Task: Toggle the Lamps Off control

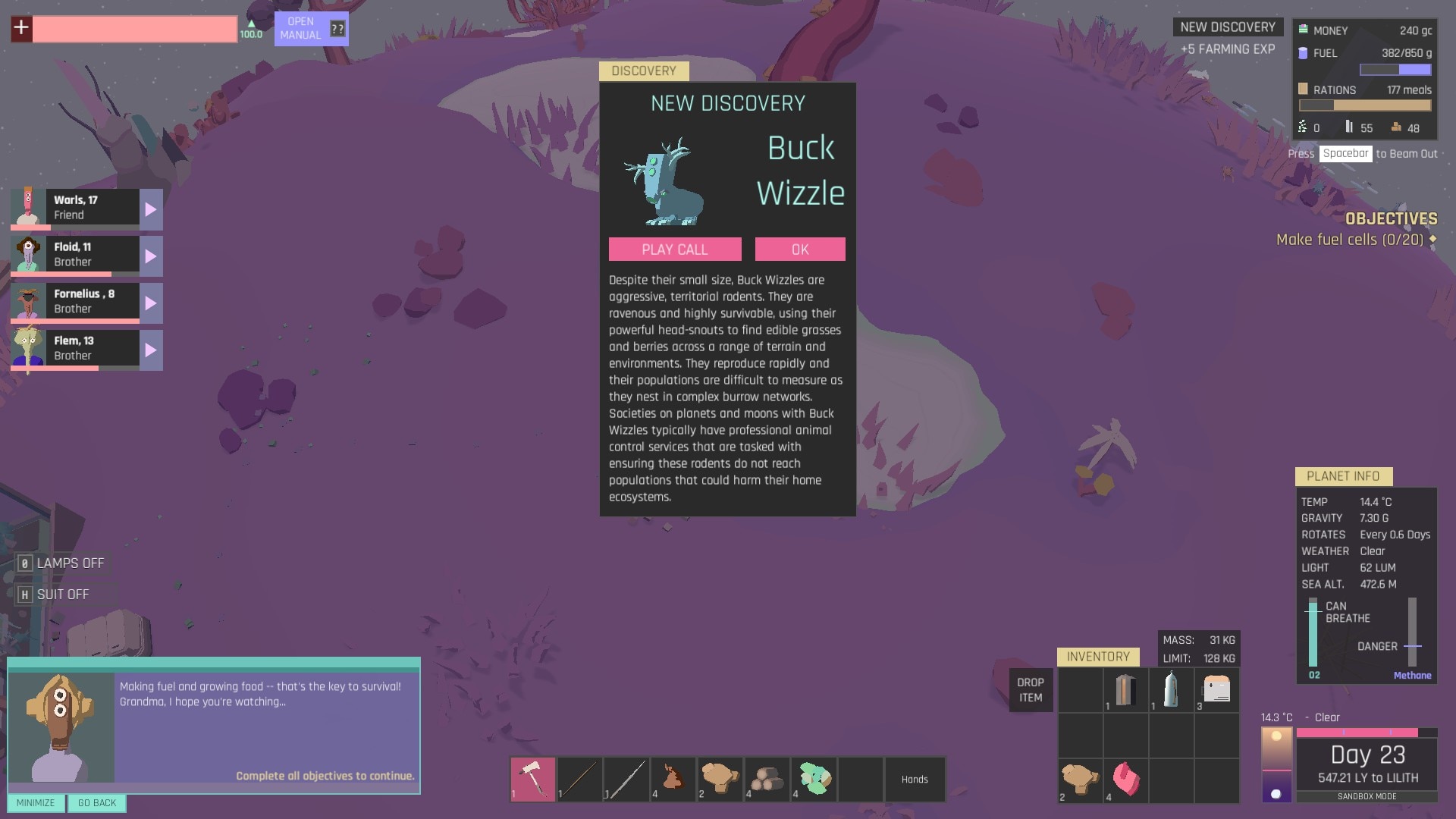Action: pos(62,563)
